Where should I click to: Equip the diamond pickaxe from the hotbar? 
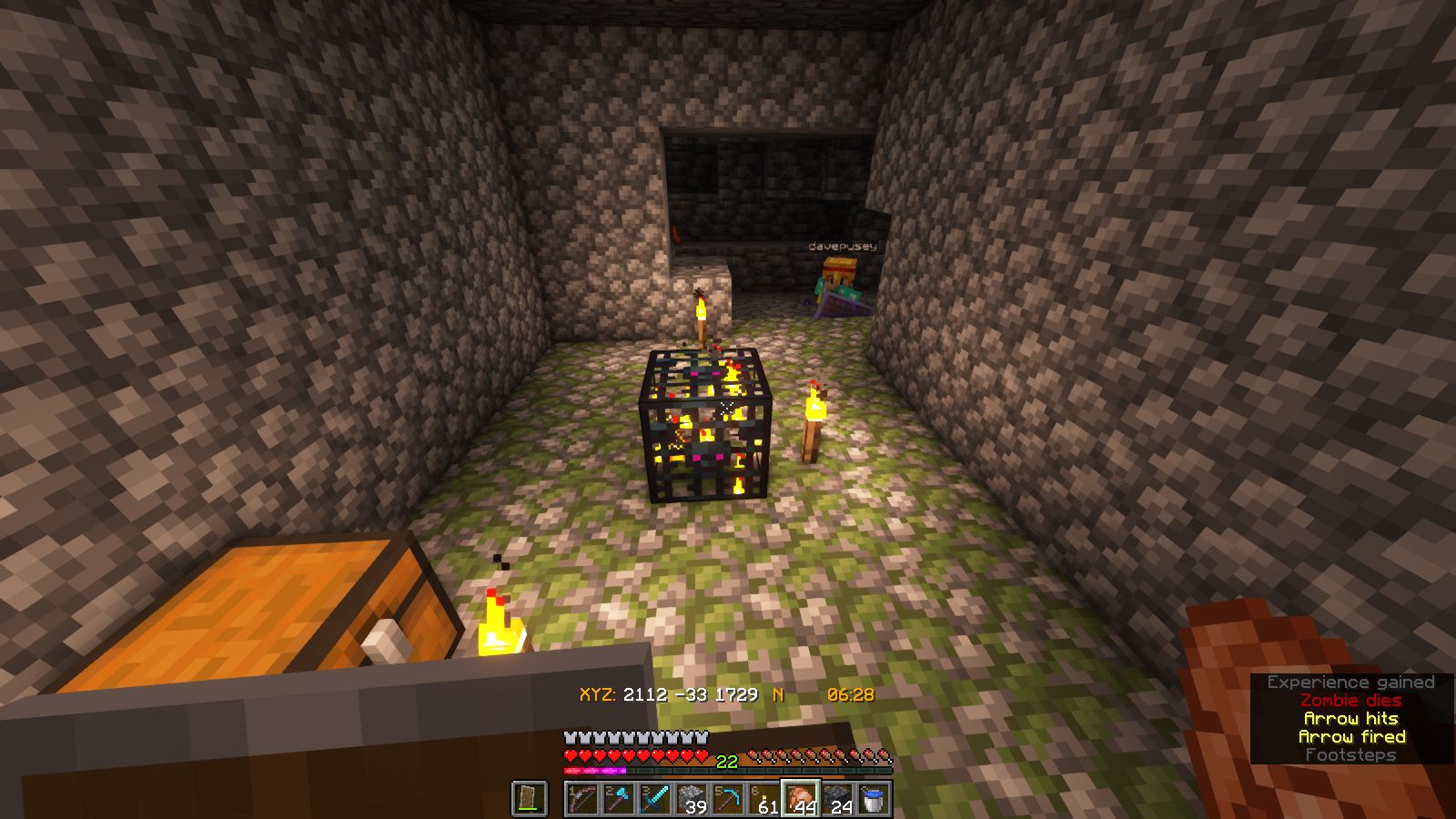pyautogui.click(x=728, y=799)
